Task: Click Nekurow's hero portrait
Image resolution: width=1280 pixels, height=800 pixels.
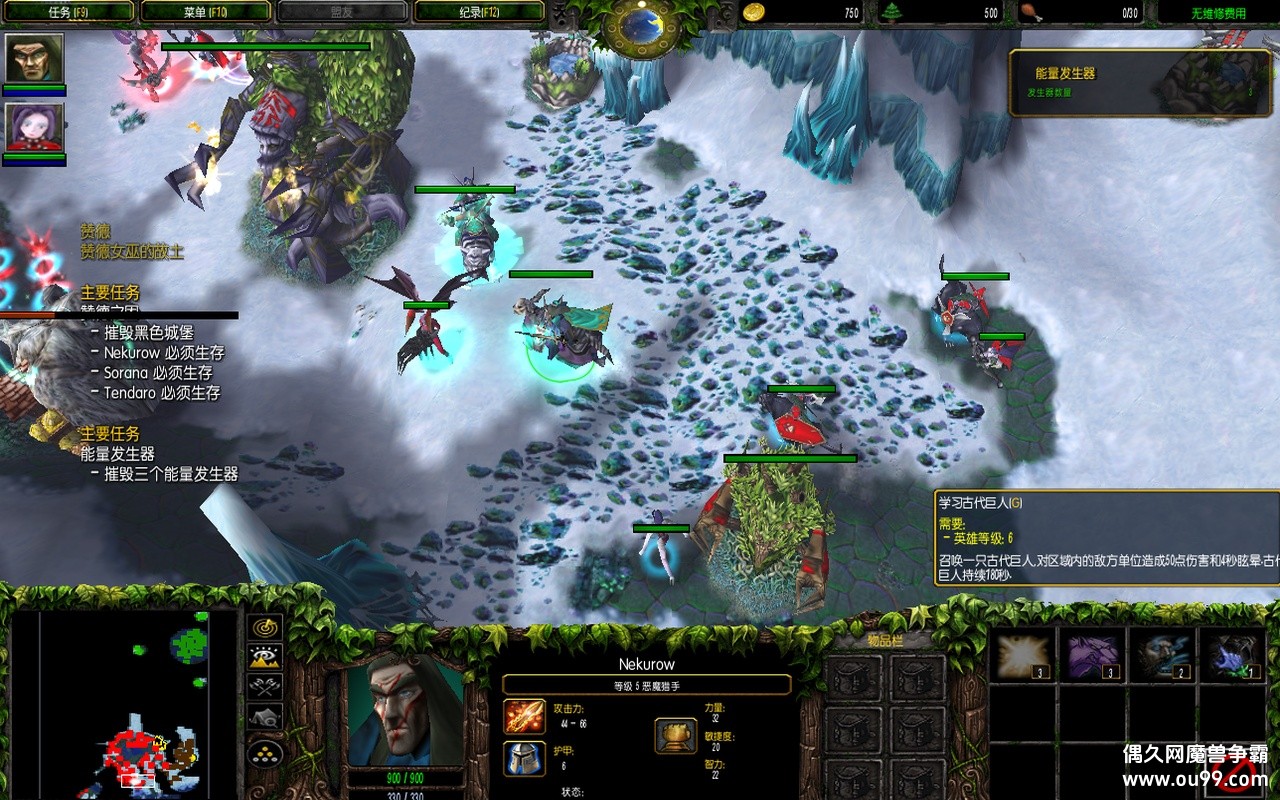Action: coord(406,710)
